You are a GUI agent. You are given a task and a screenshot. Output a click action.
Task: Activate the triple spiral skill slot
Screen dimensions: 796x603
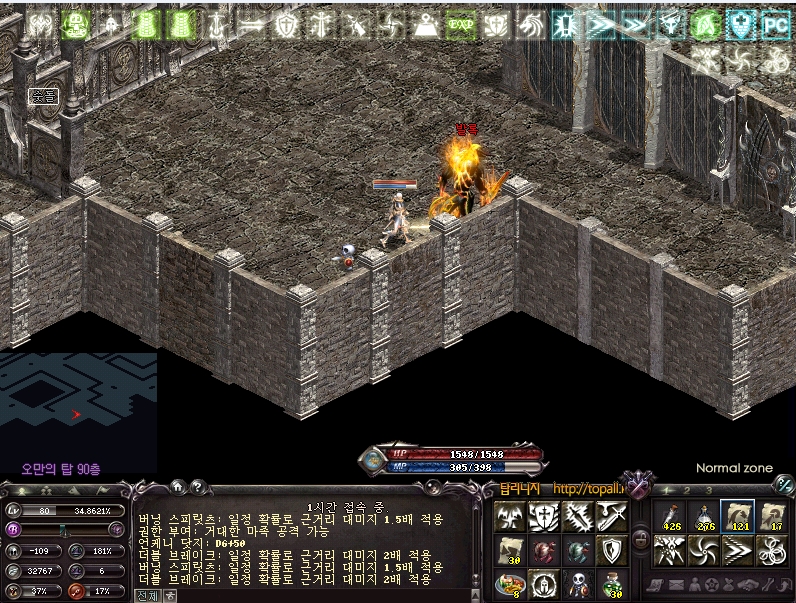pos(774,550)
